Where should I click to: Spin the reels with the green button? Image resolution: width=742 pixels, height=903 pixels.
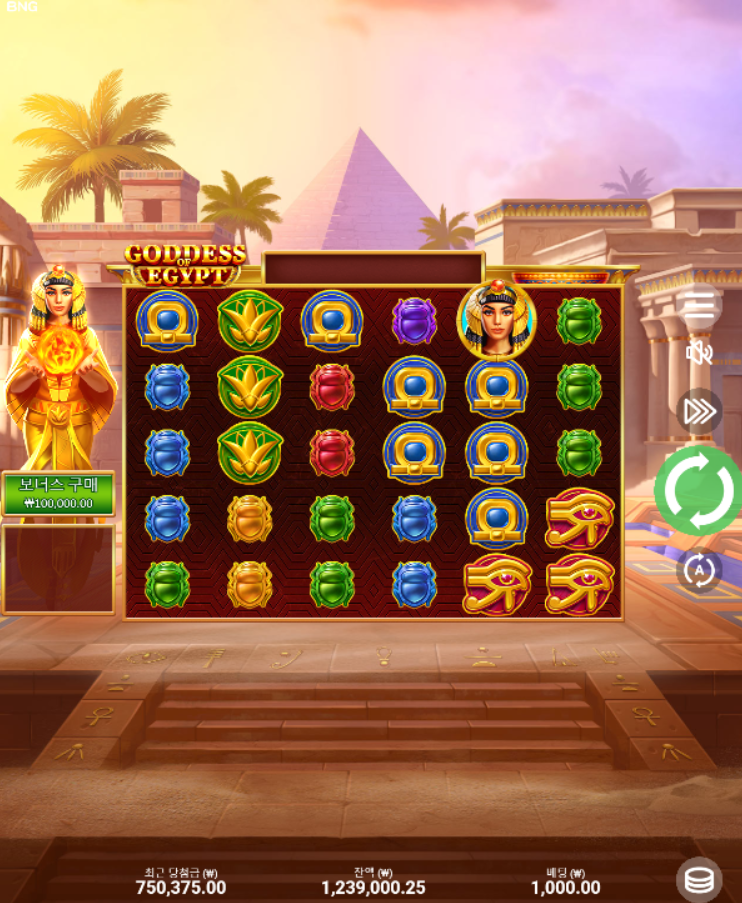pyautogui.click(x=697, y=490)
